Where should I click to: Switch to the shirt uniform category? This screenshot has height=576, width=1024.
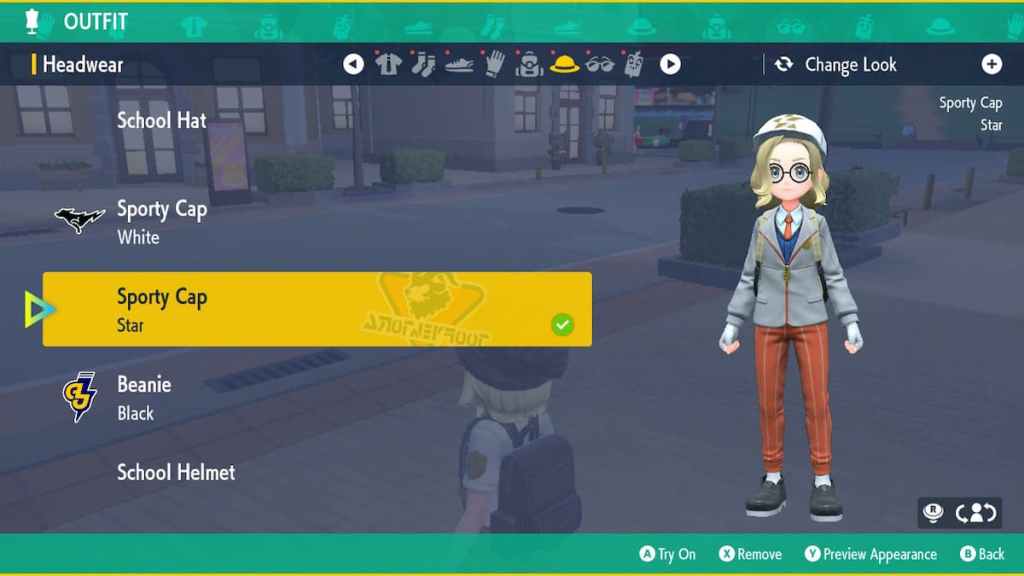click(x=388, y=65)
